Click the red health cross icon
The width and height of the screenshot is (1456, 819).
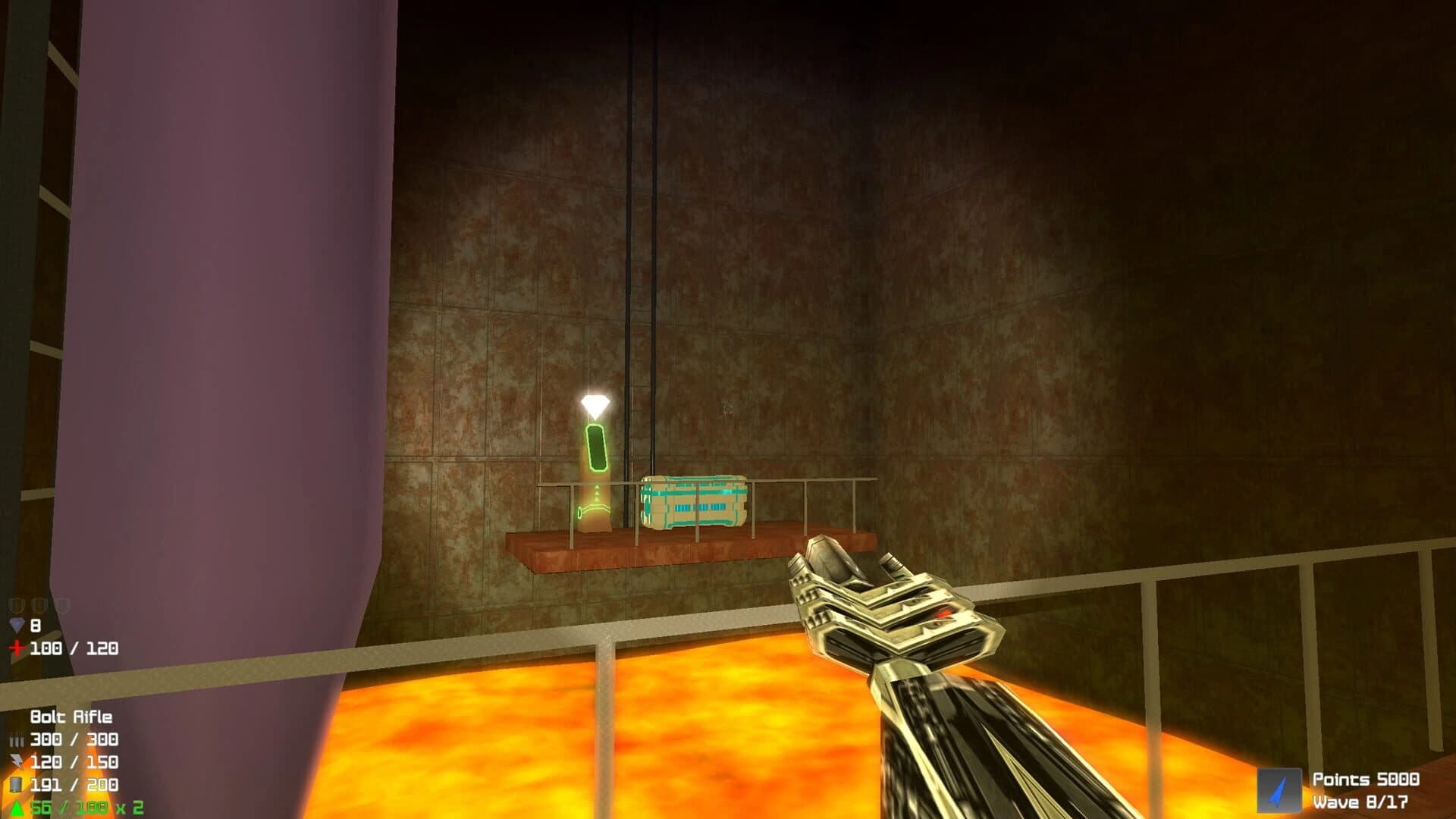coord(17,647)
